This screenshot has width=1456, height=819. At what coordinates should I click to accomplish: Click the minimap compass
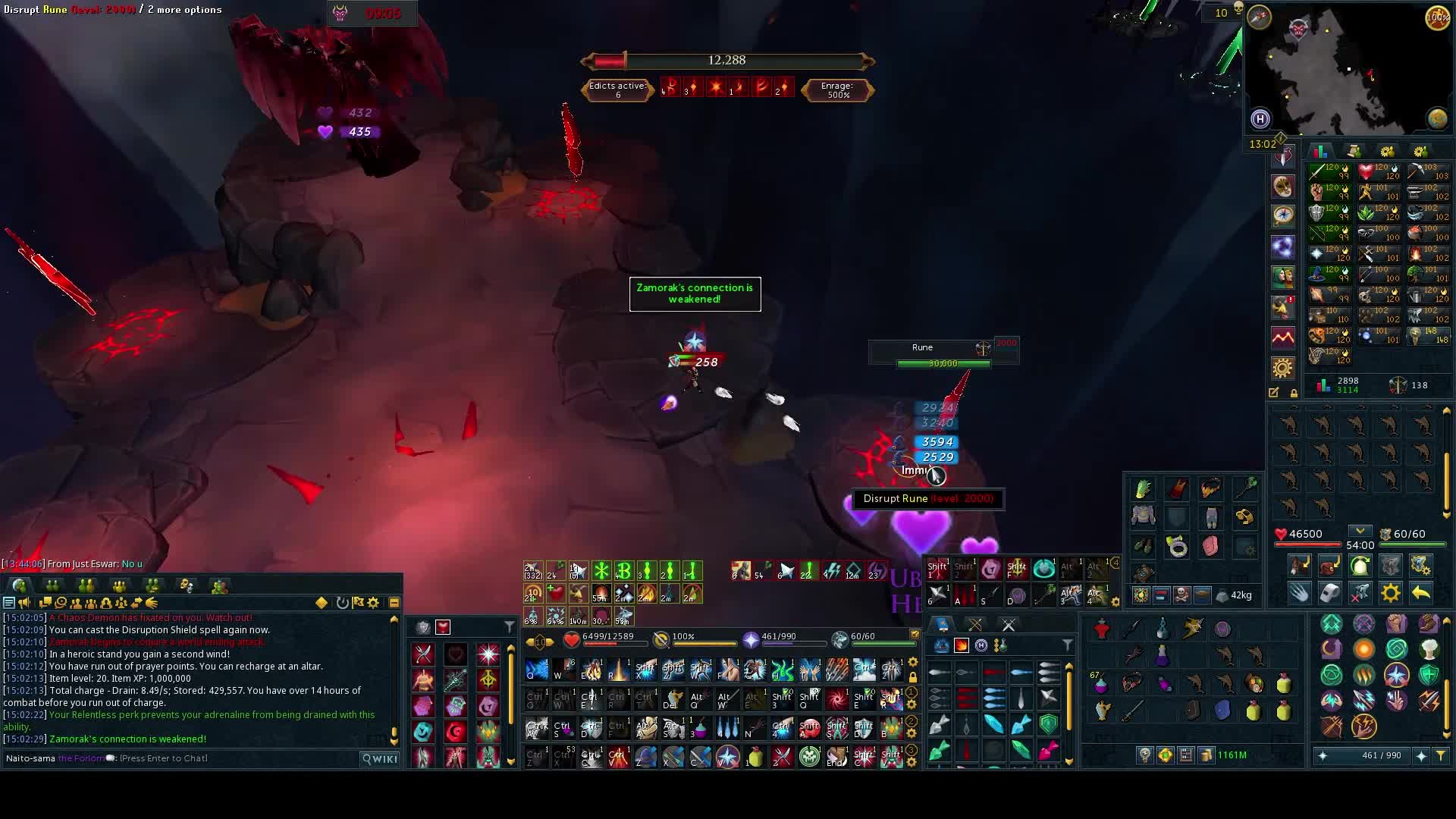1259,17
